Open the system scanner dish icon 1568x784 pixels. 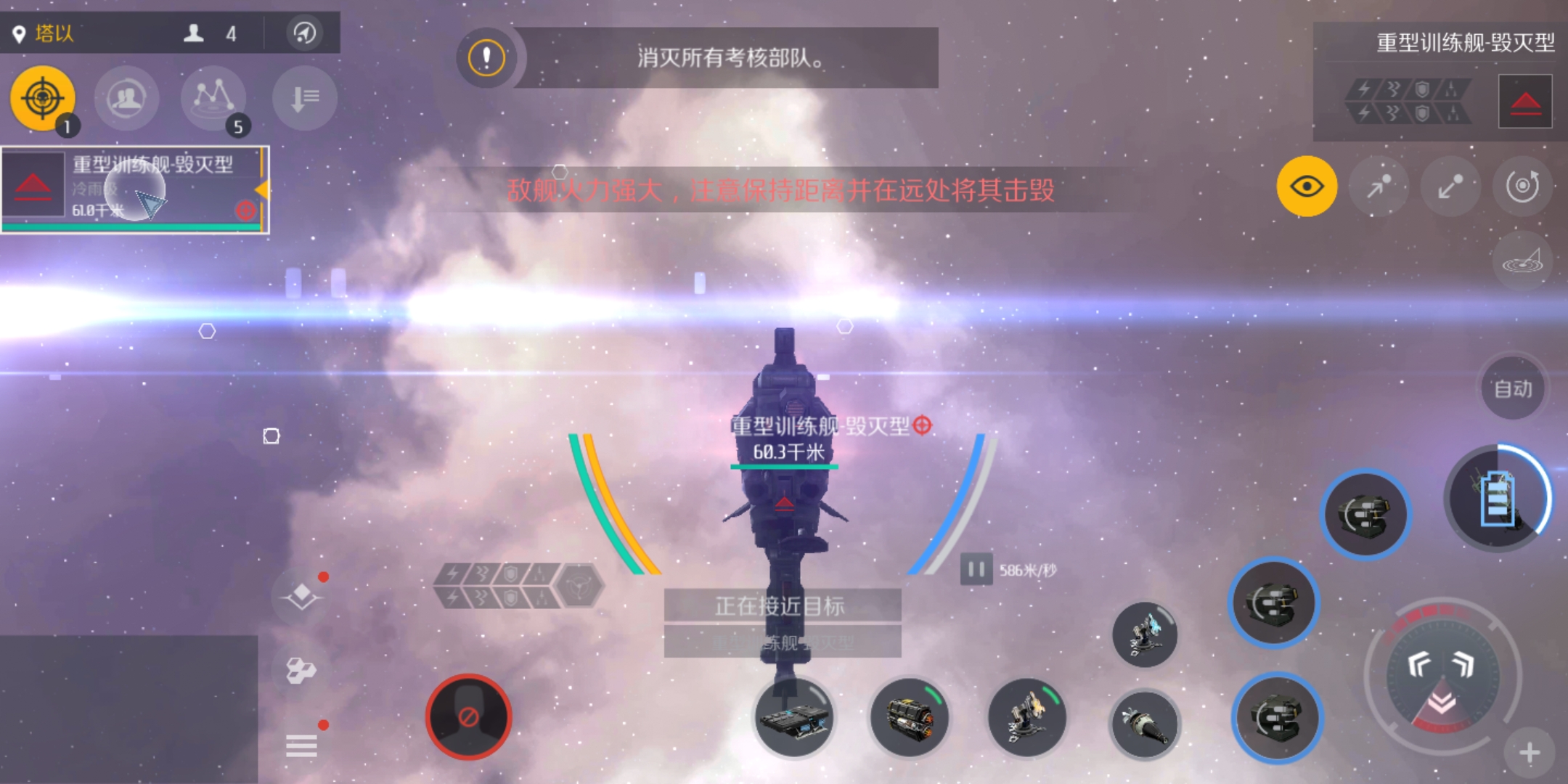tap(1522, 261)
